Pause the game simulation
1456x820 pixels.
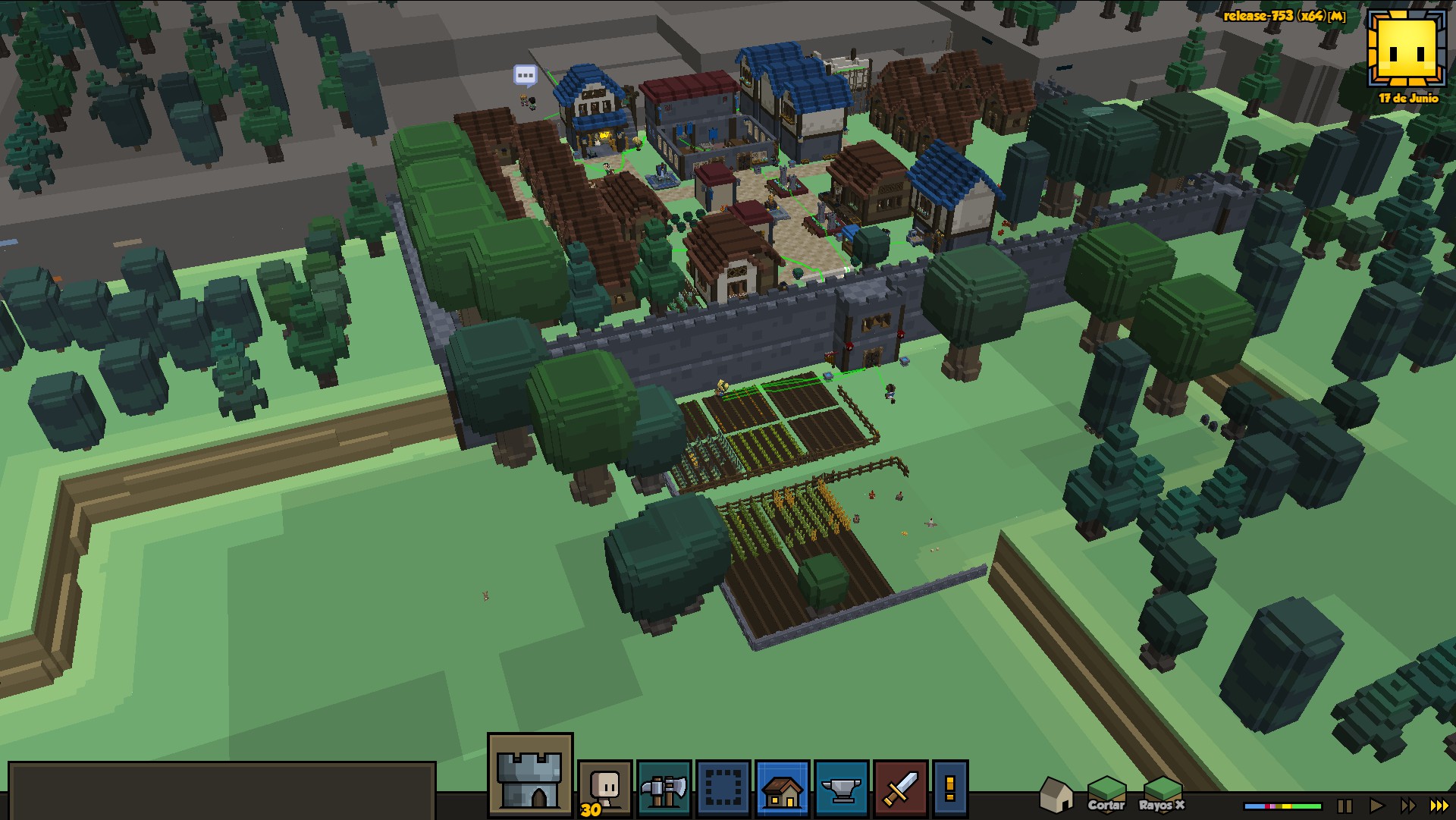pos(1344,806)
